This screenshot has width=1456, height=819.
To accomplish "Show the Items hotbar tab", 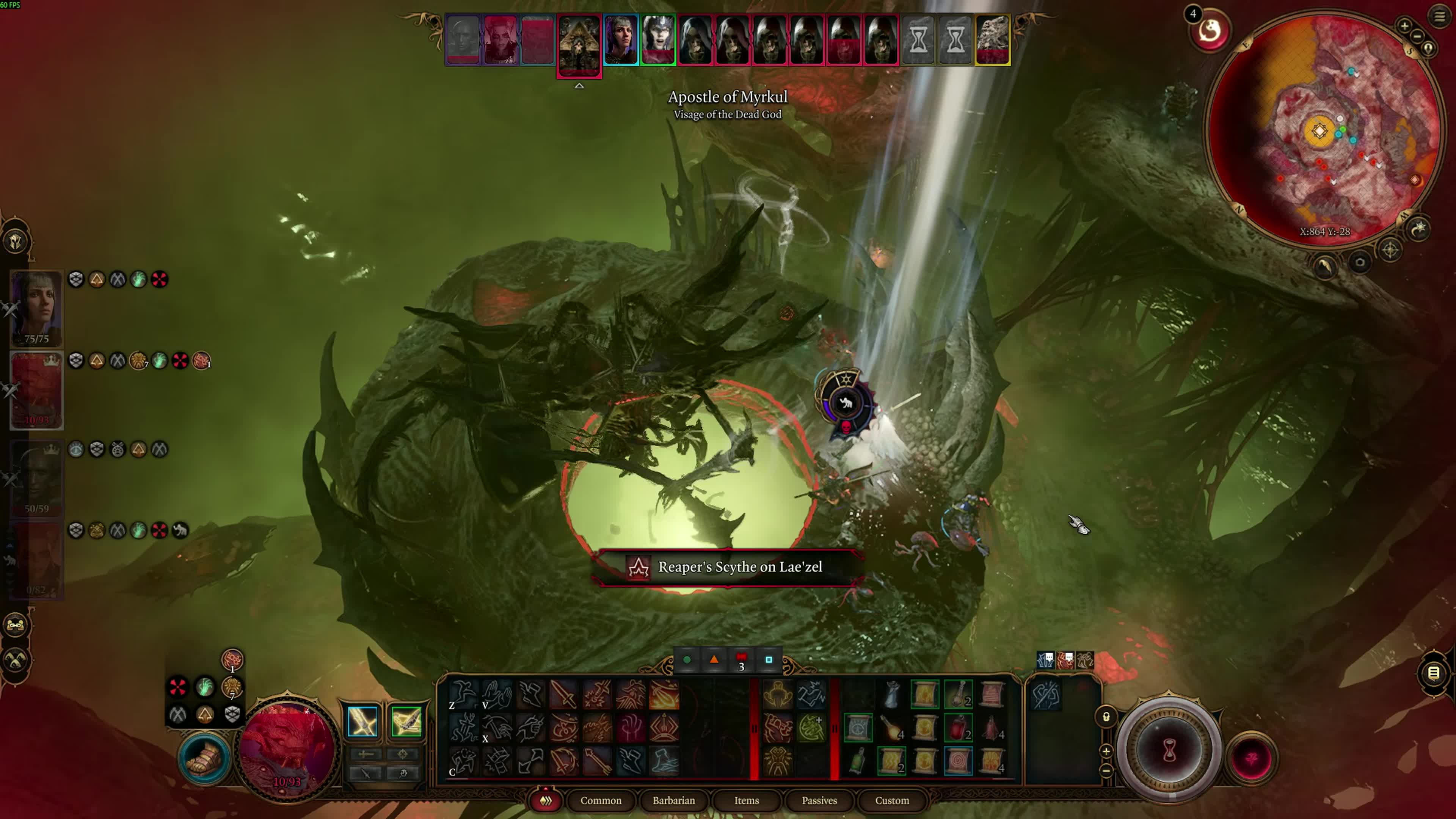I will 746,800.
